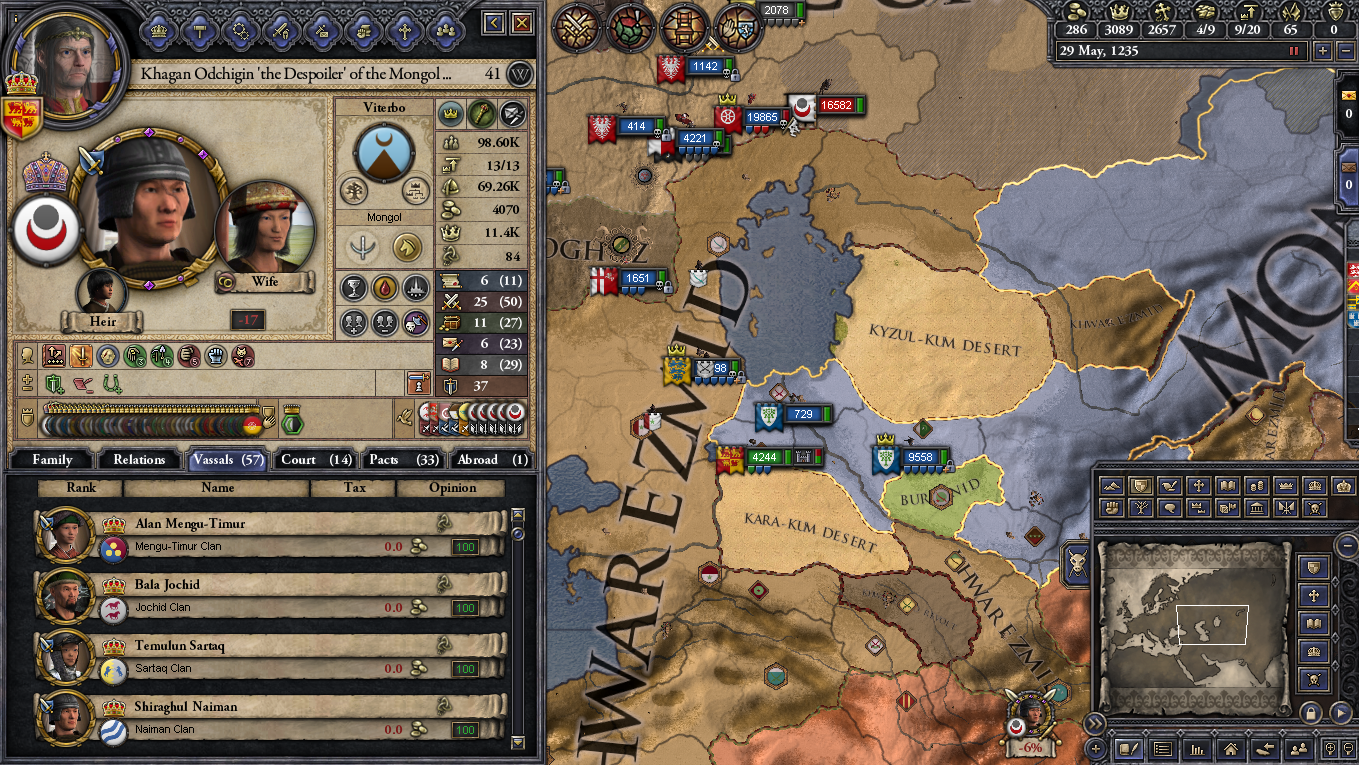Toggle the dynasty tree map mode
Viewport: 1359px width, 765px height.
[x=1141, y=508]
